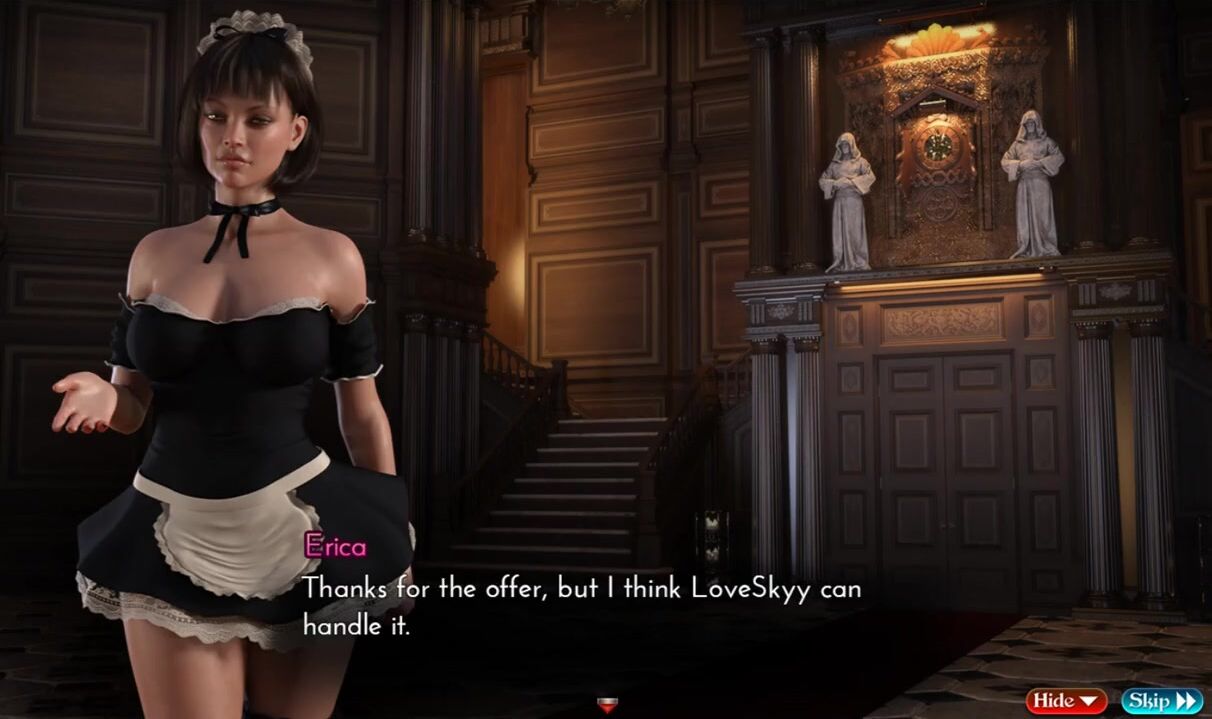Hide the dialogue box

coord(1066,701)
